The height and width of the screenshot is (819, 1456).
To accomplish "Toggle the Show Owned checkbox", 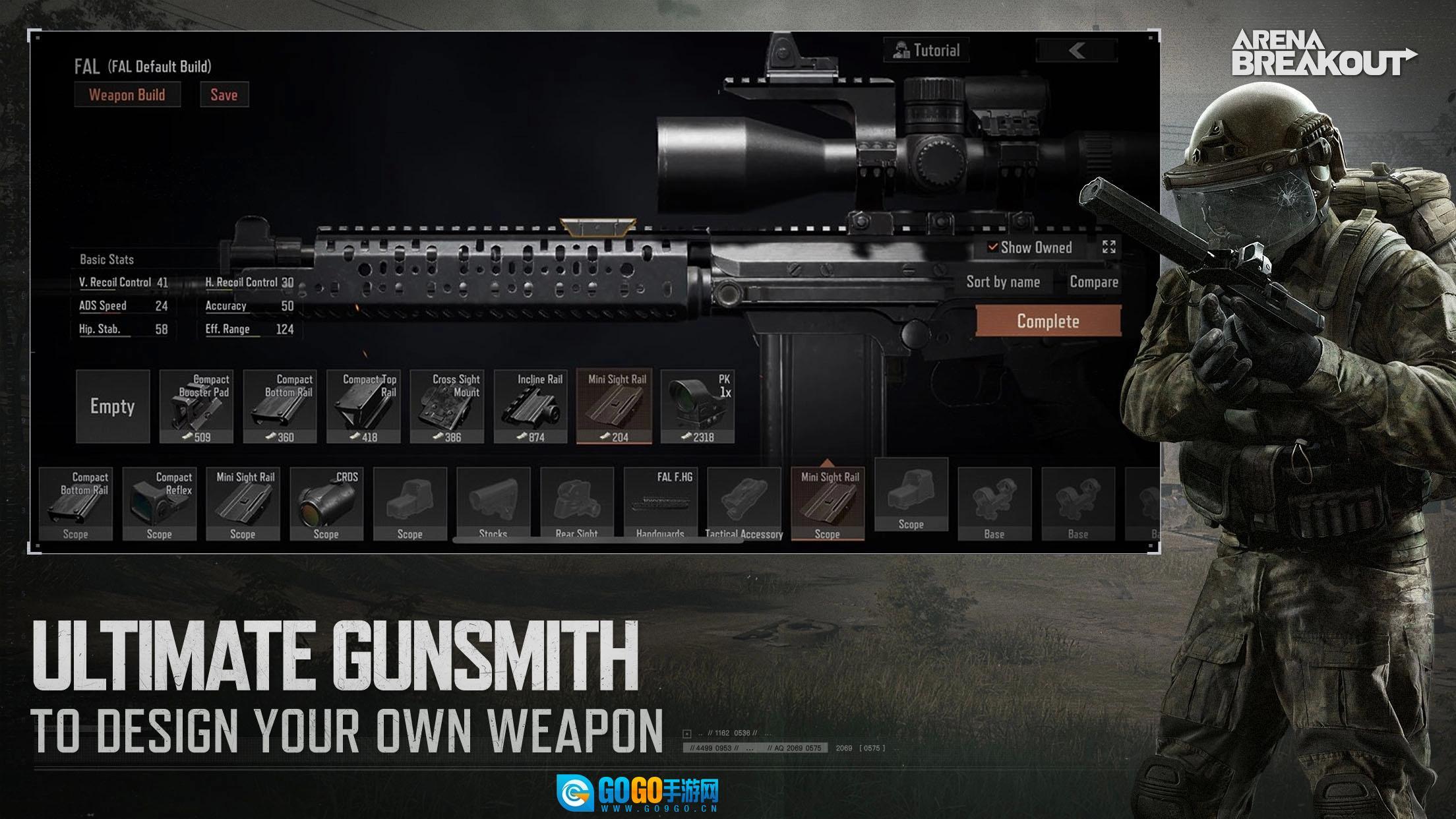I will pos(992,247).
